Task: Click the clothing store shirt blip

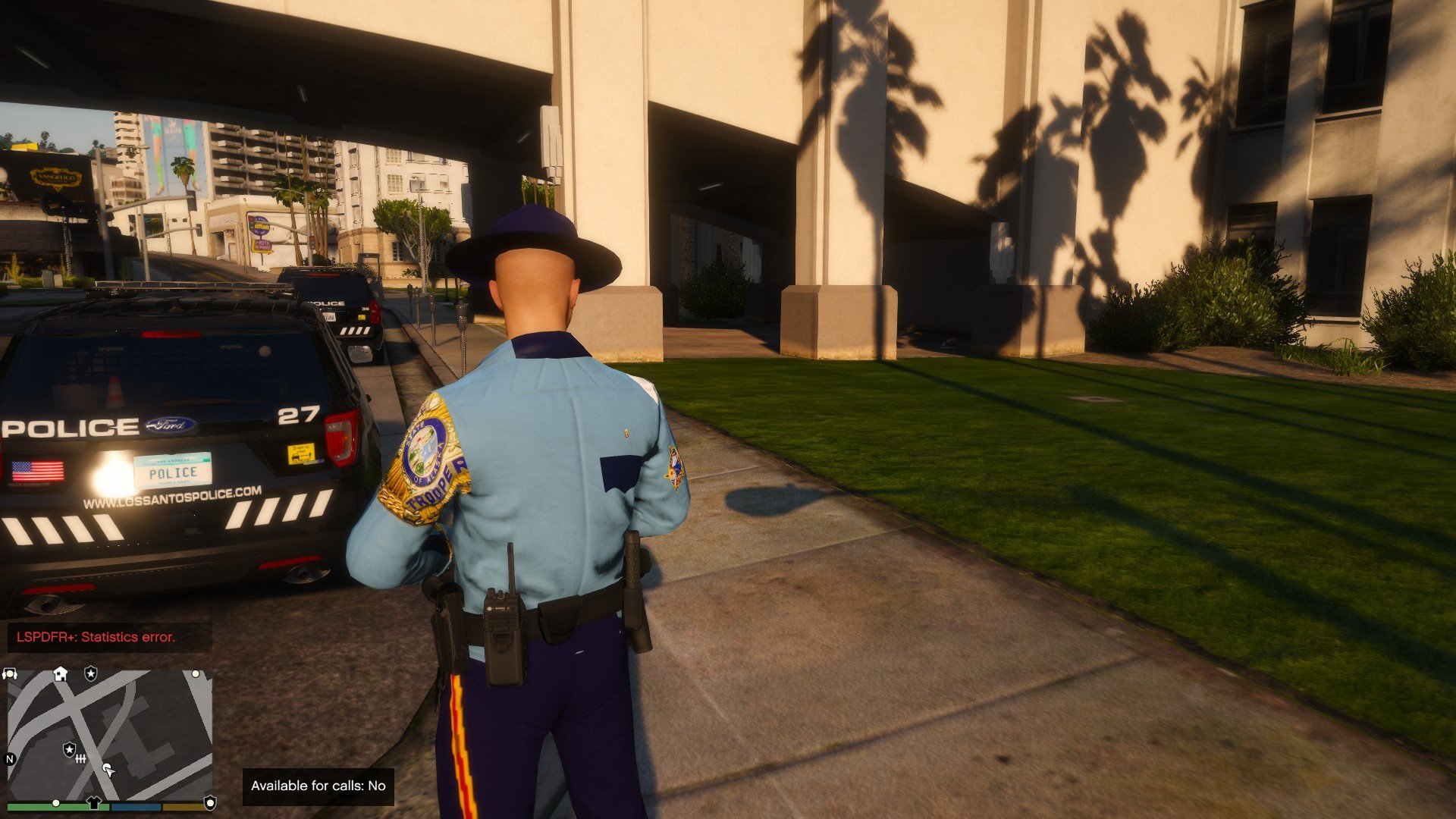Action: [x=93, y=802]
